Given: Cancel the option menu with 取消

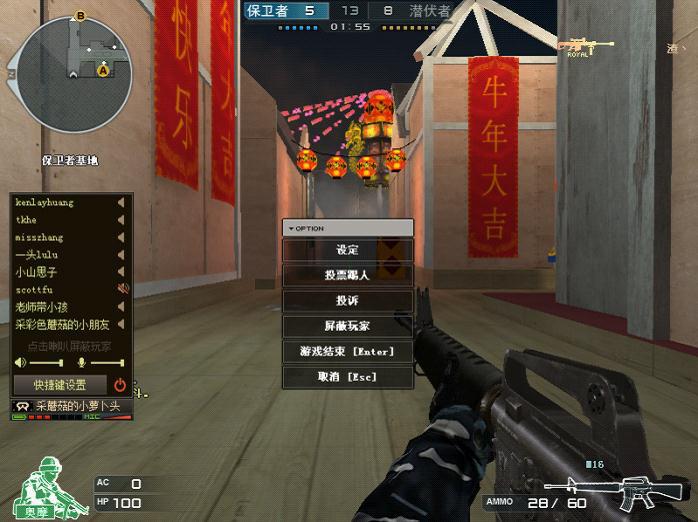Looking at the screenshot, I should click(347, 377).
